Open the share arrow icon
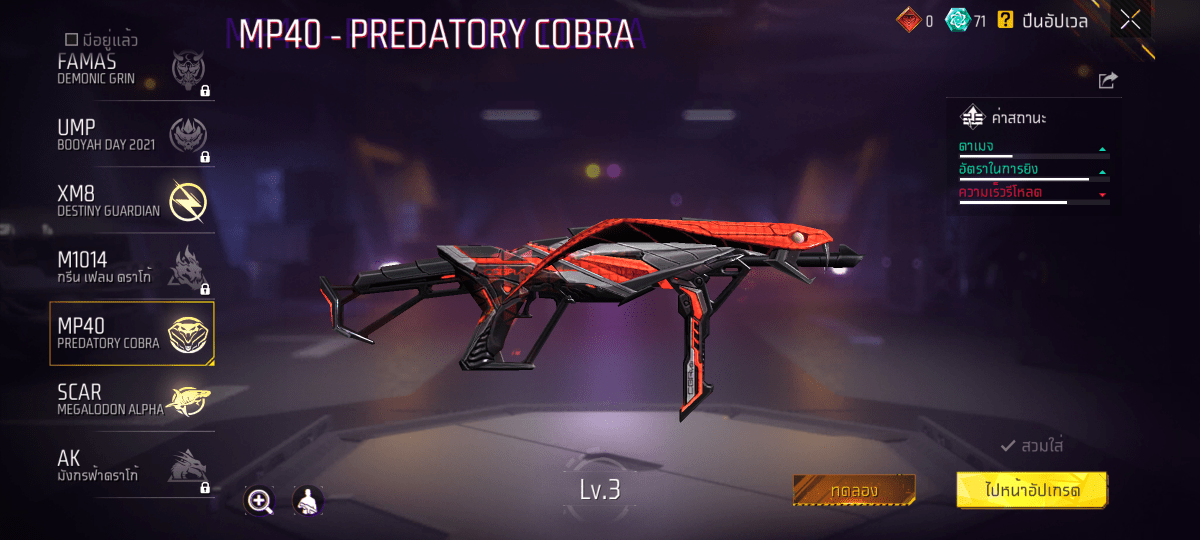The height and width of the screenshot is (540, 1200). (x=1107, y=81)
